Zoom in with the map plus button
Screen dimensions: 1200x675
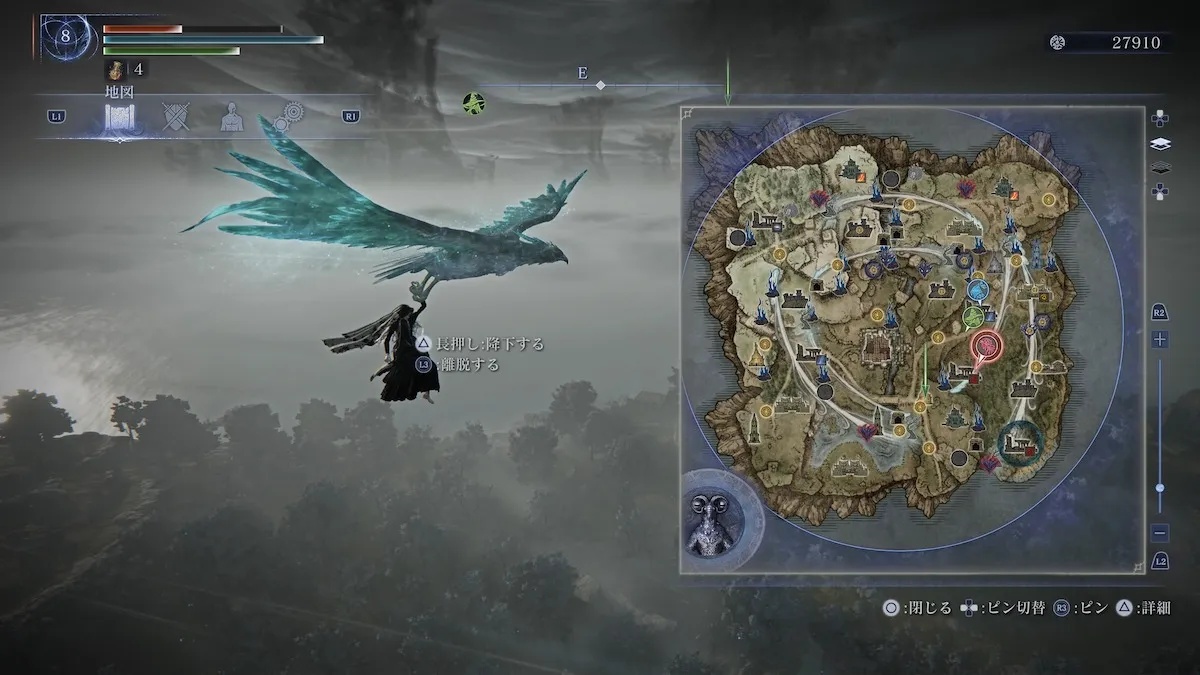[1160, 340]
